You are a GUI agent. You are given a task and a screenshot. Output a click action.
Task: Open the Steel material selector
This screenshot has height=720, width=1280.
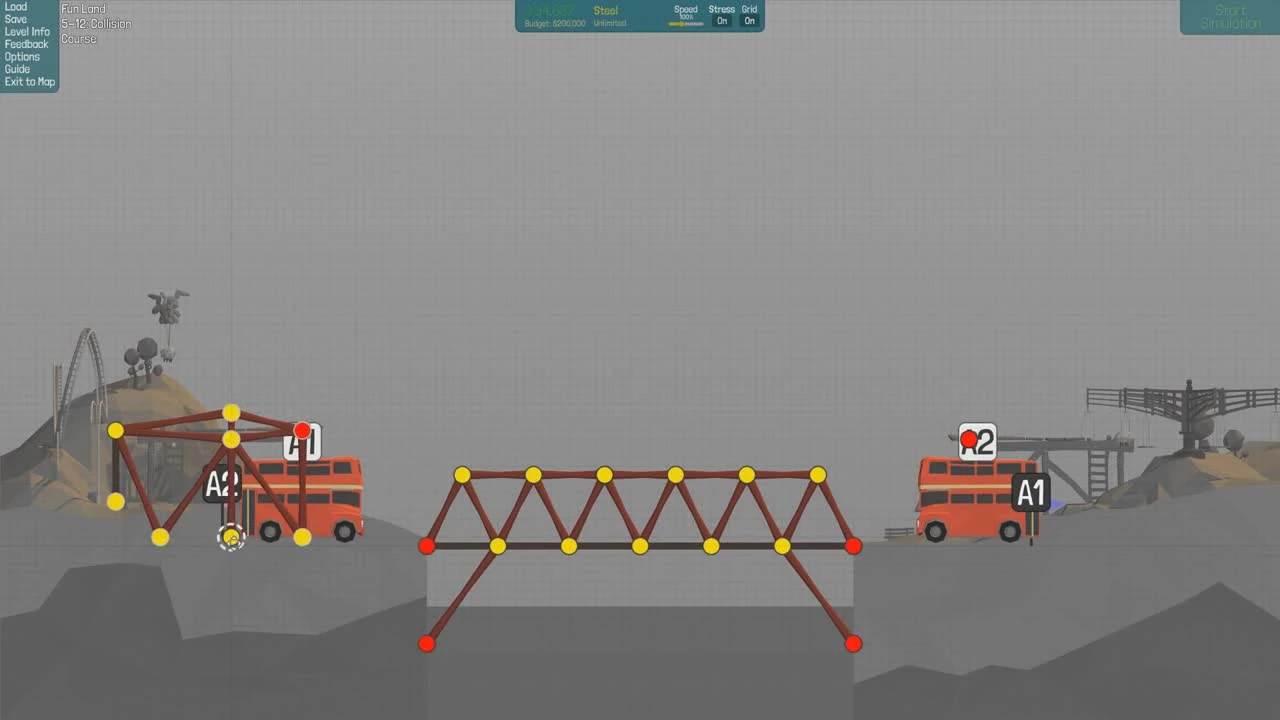point(606,10)
